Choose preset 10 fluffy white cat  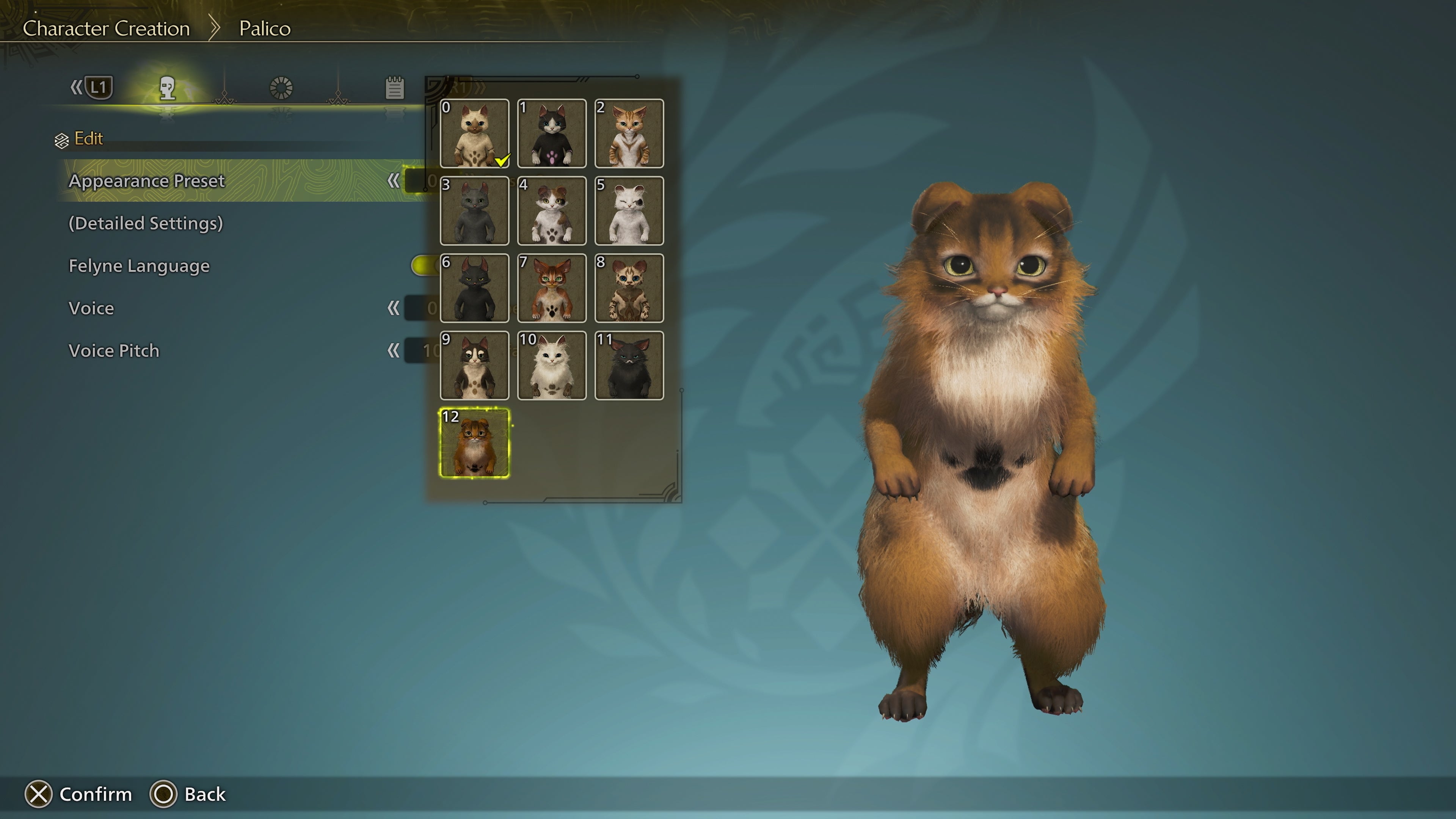pyautogui.click(x=552, y=366)
